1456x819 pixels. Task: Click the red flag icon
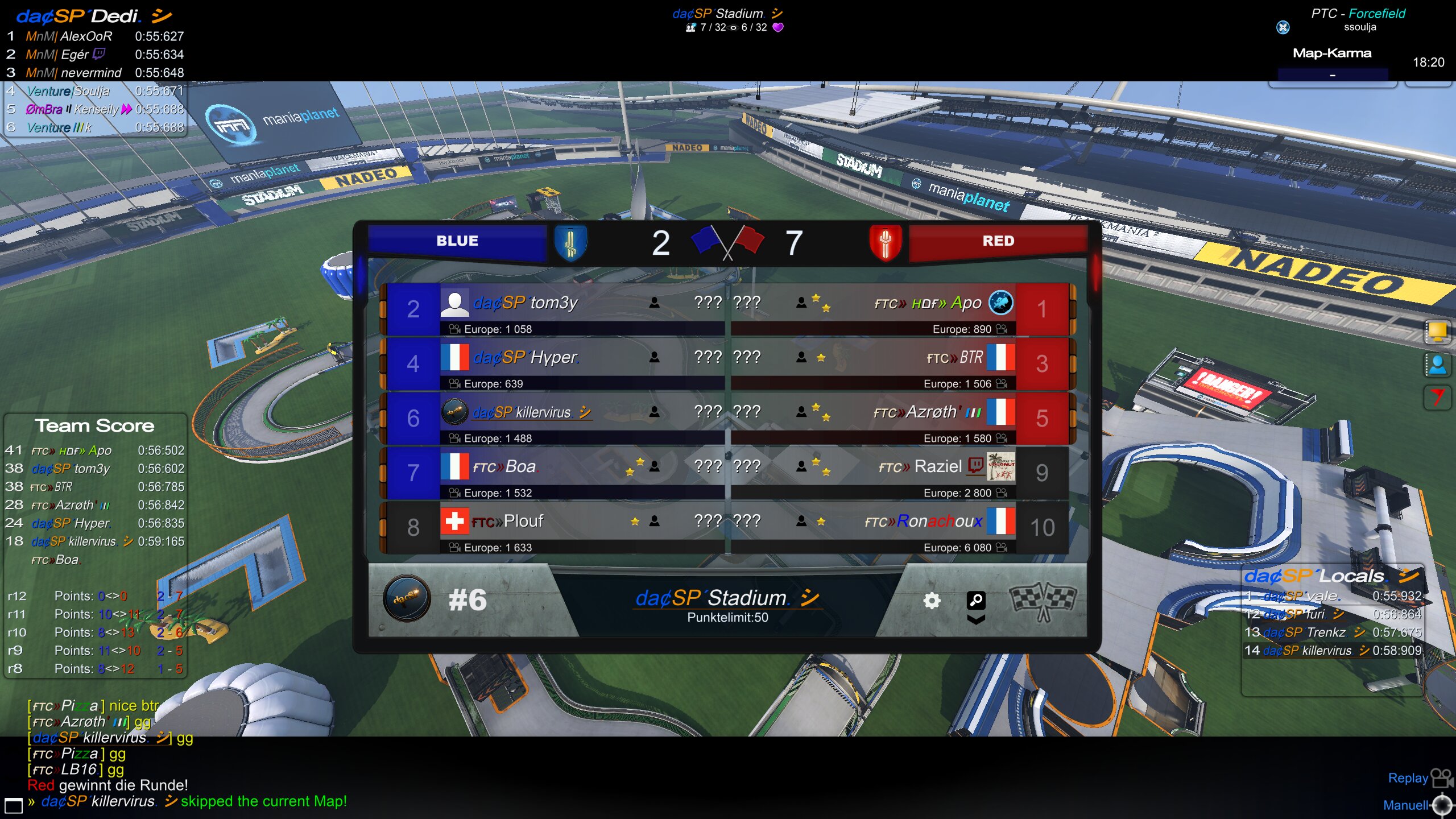[1437, 397]
